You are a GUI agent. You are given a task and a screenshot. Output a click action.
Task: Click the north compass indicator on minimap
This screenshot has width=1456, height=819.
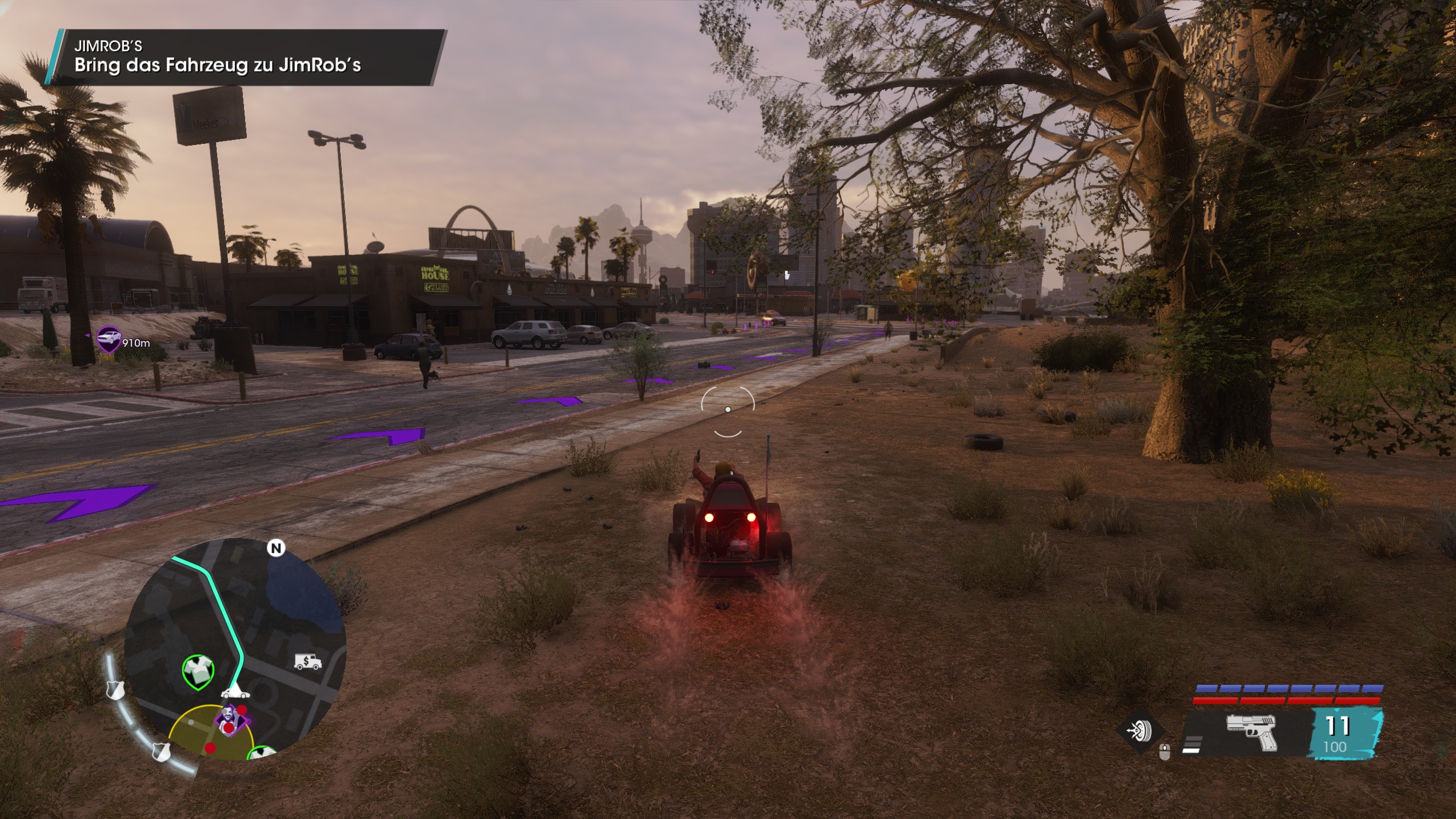click(x=276, y=548)
